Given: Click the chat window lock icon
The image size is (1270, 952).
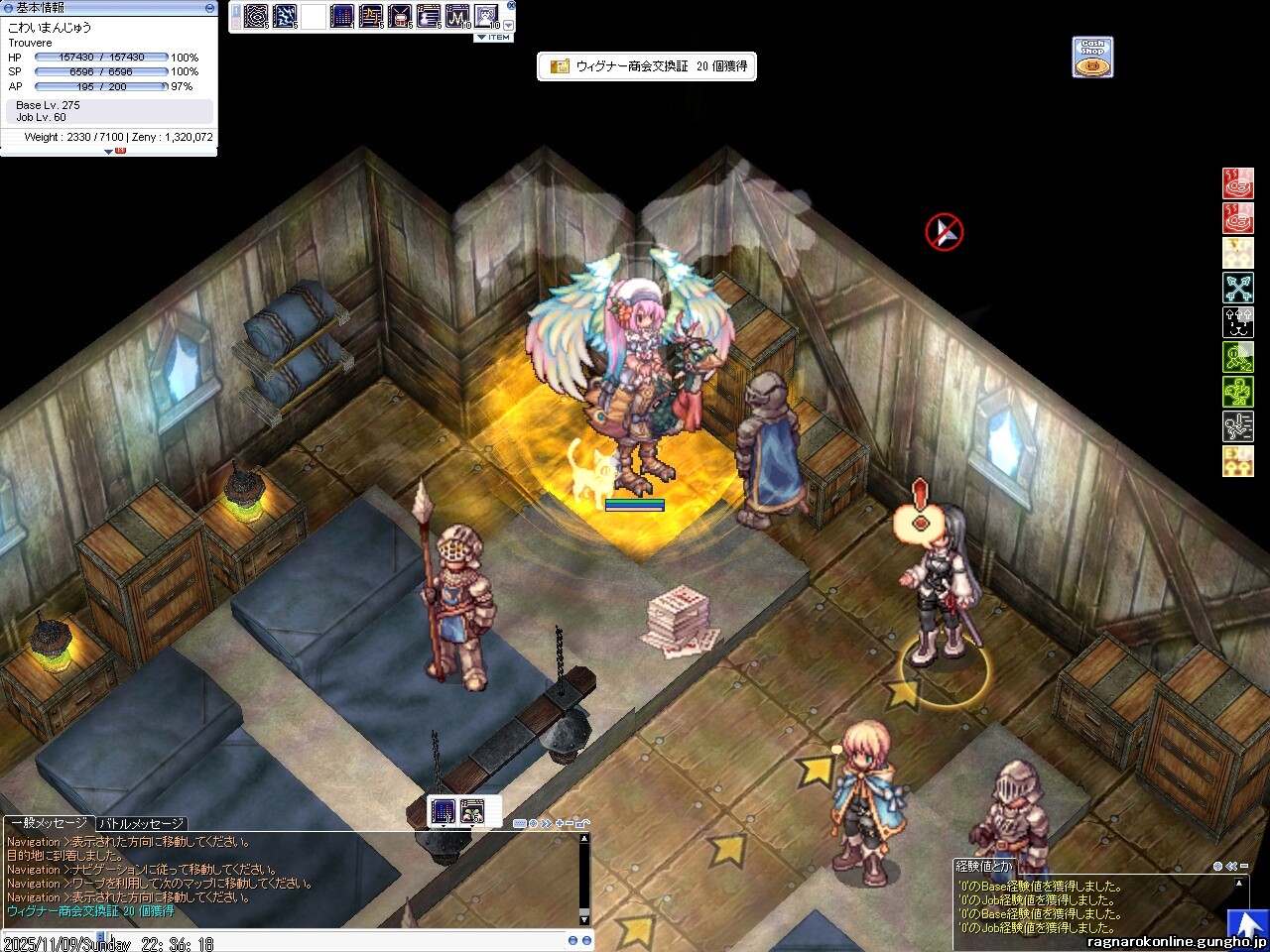Looking at the screenshot, I should [582, 823].
